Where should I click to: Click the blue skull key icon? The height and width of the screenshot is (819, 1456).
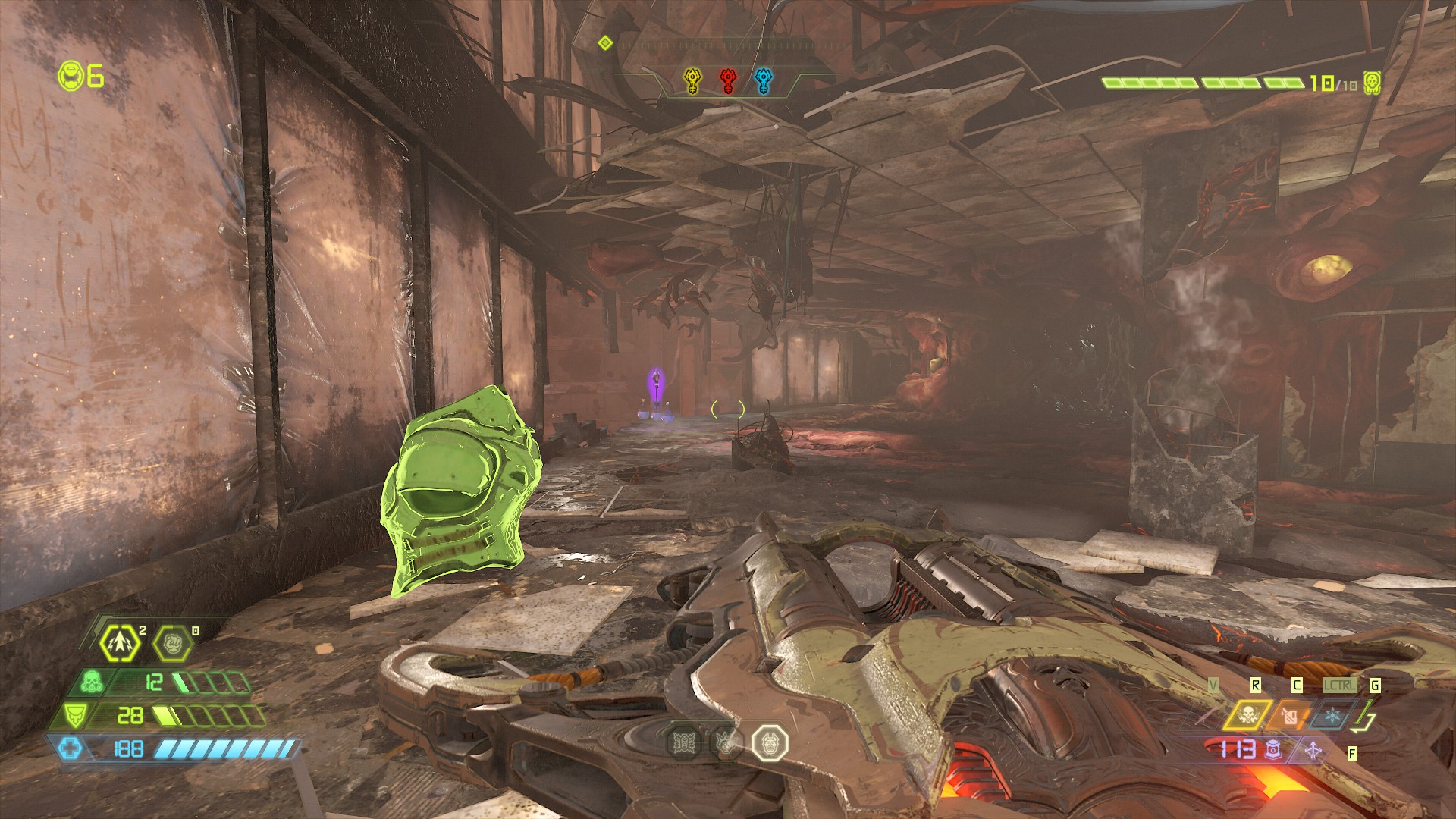[x=764, y=80]
